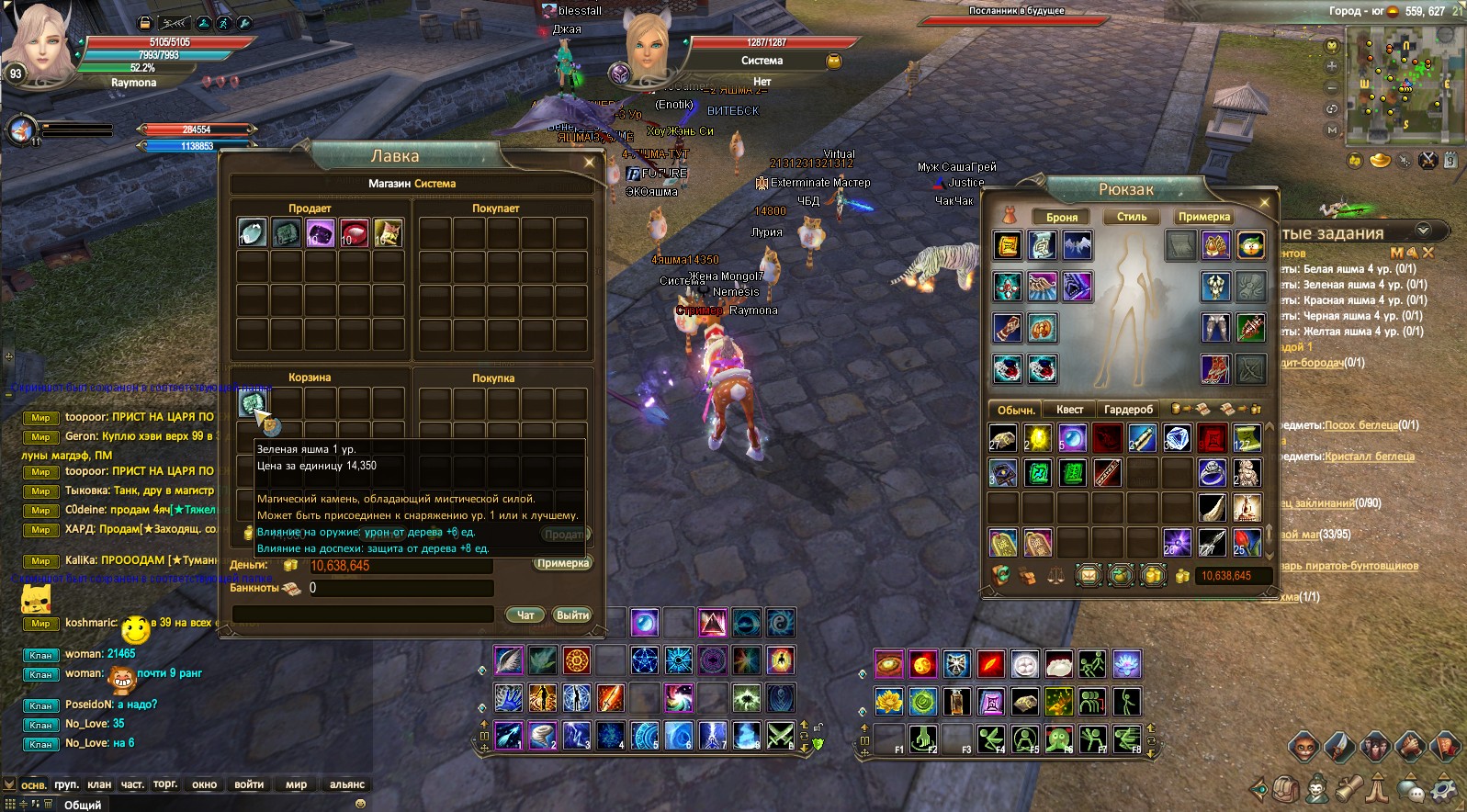Switch to the Стиль equipment tab

click(x=1132, y=217)
